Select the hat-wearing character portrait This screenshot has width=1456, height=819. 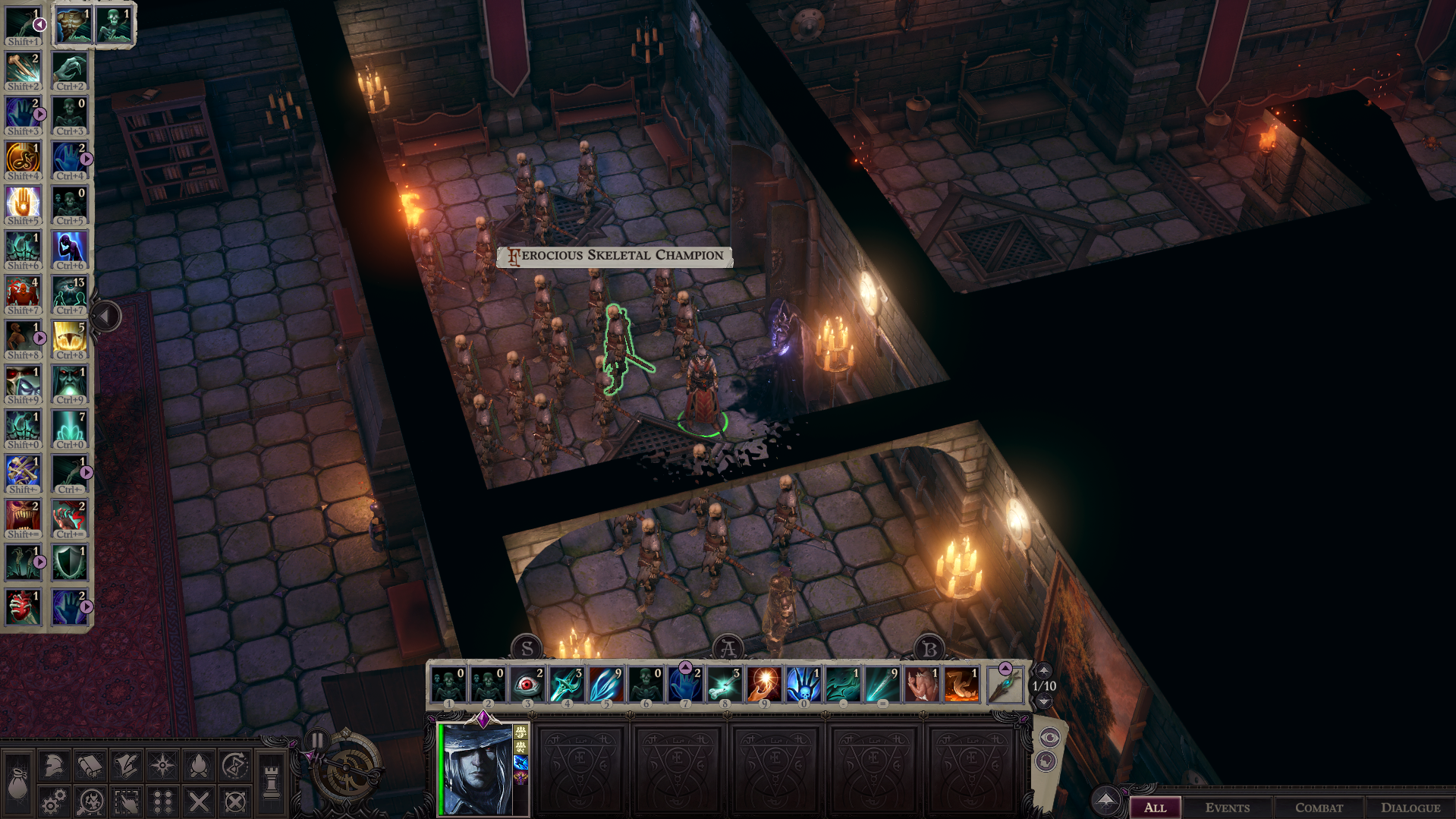click(478, 769)
